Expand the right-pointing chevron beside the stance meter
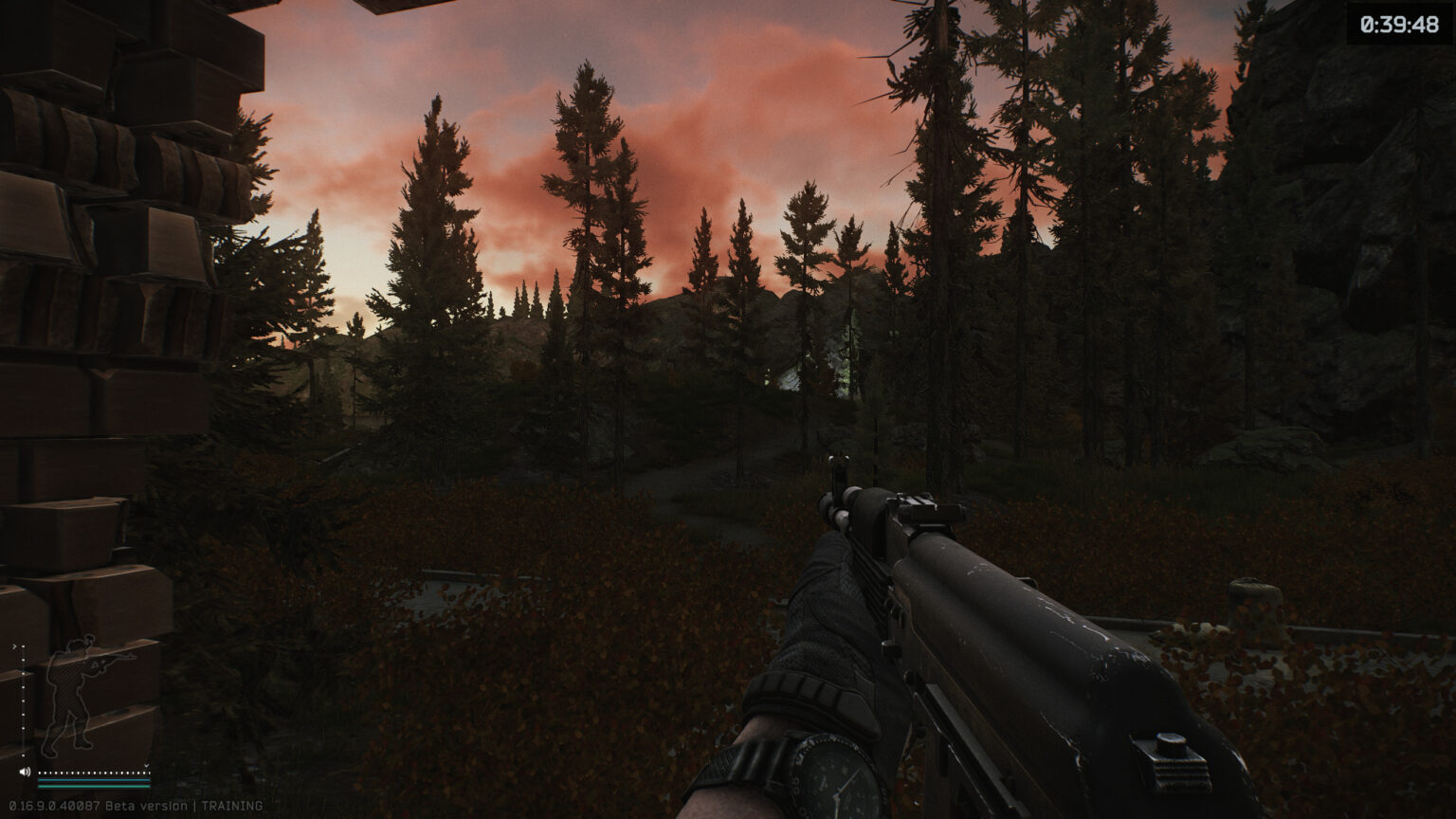 pyautogui.click(x=14, y=646)
